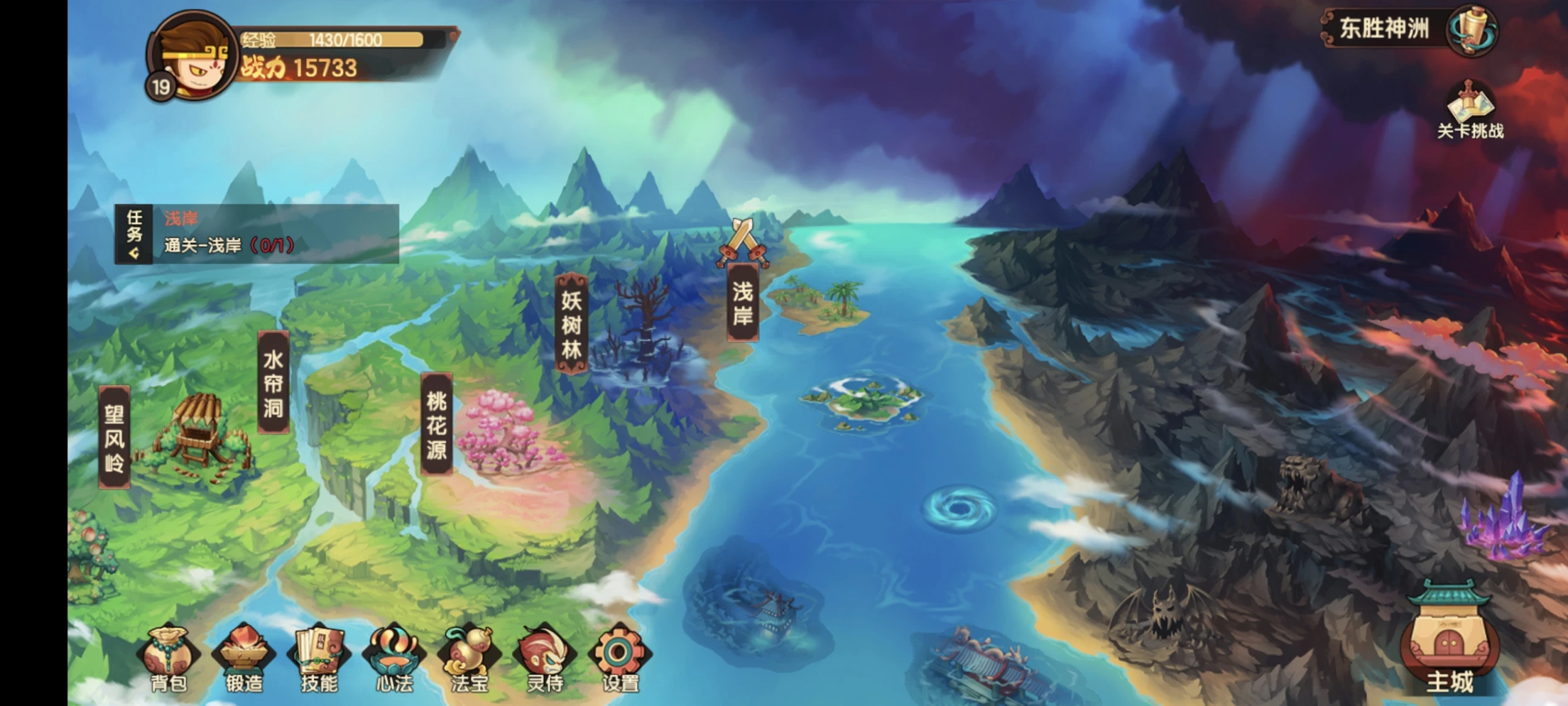Return to the 主城 main city
This screenshot has width=1568, height=706.
click(x=1449, y=643)
